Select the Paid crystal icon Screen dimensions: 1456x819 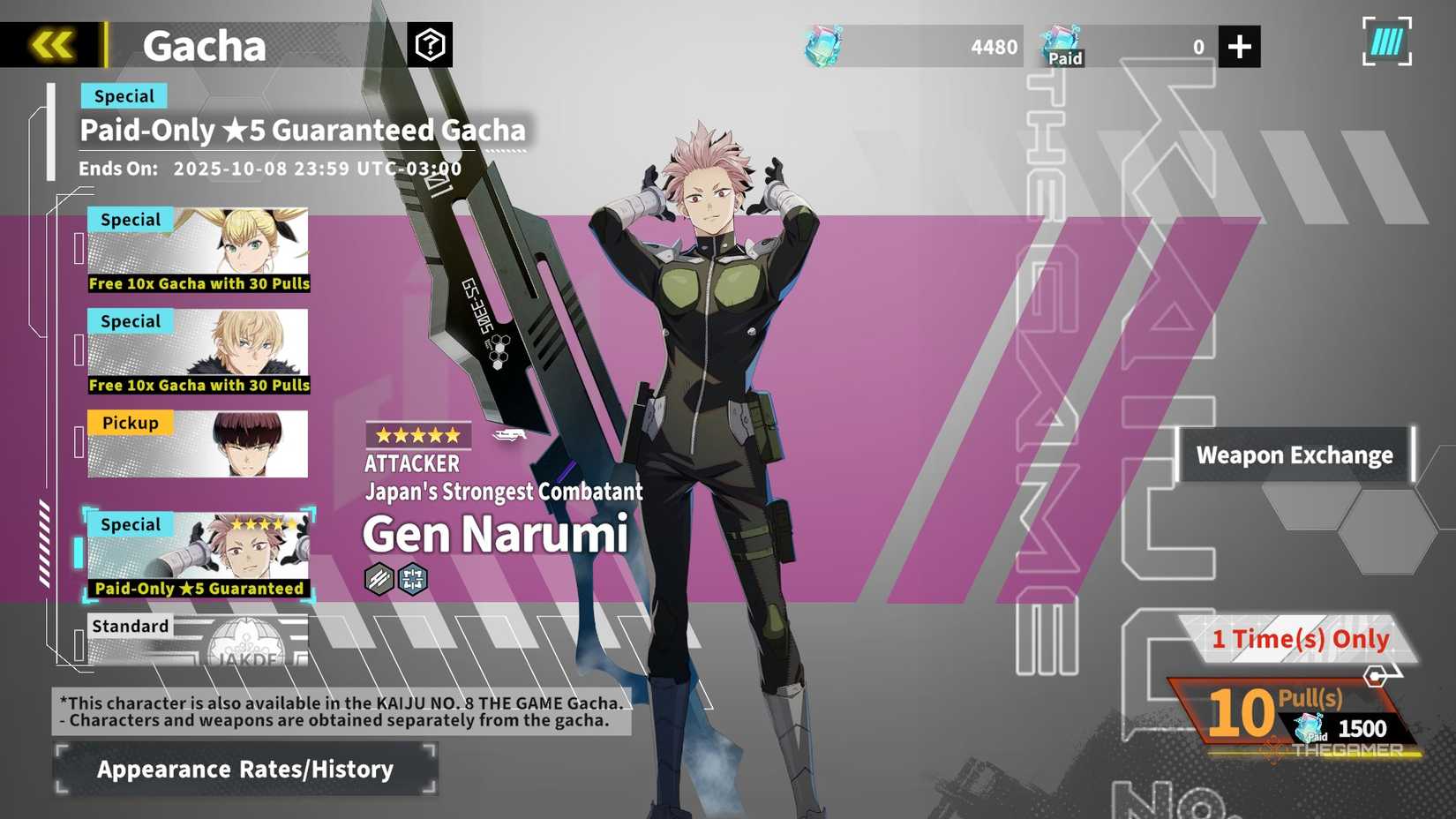coord(1063,41)
